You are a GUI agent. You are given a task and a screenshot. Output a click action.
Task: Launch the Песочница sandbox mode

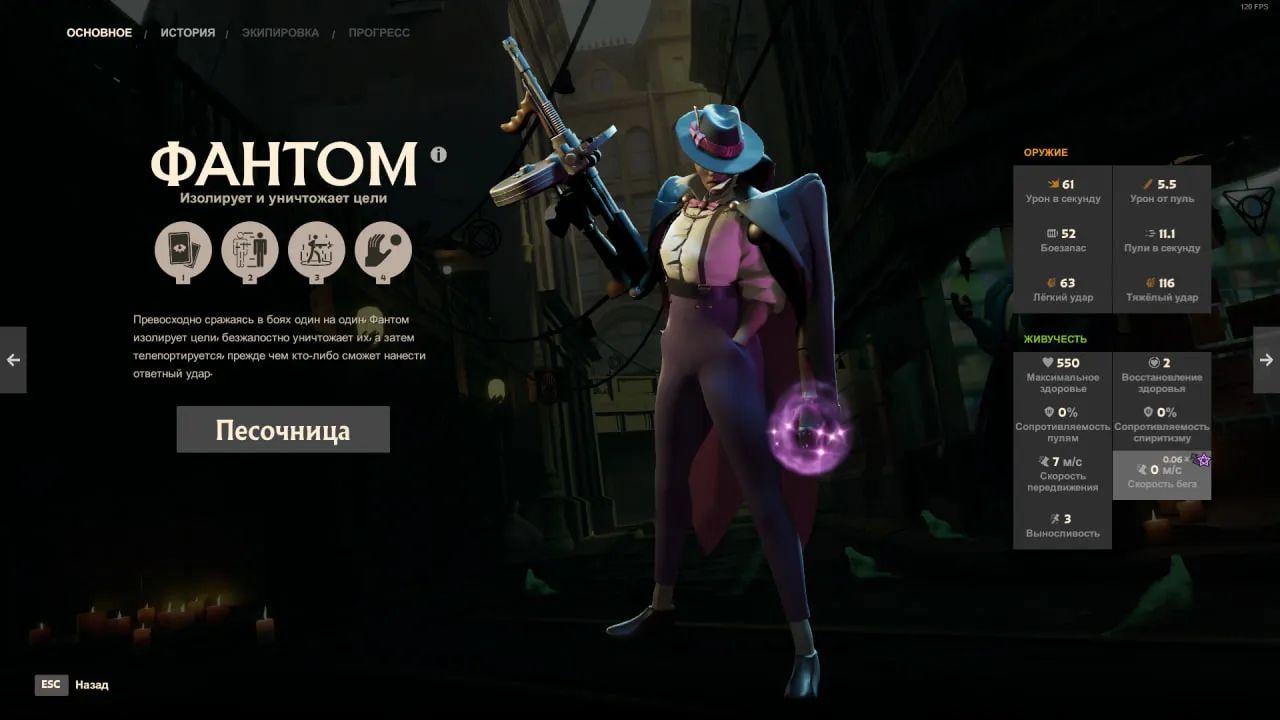coord(283,430)
